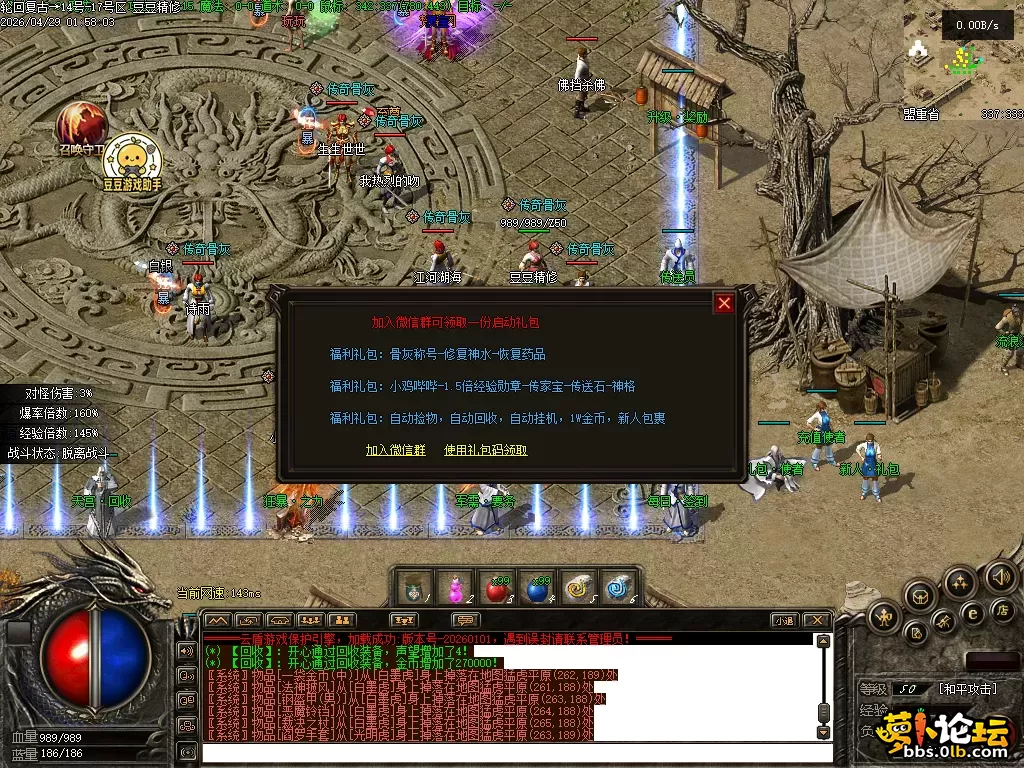Use the yellow spiral scroll in slot 5

coord(579,589)
